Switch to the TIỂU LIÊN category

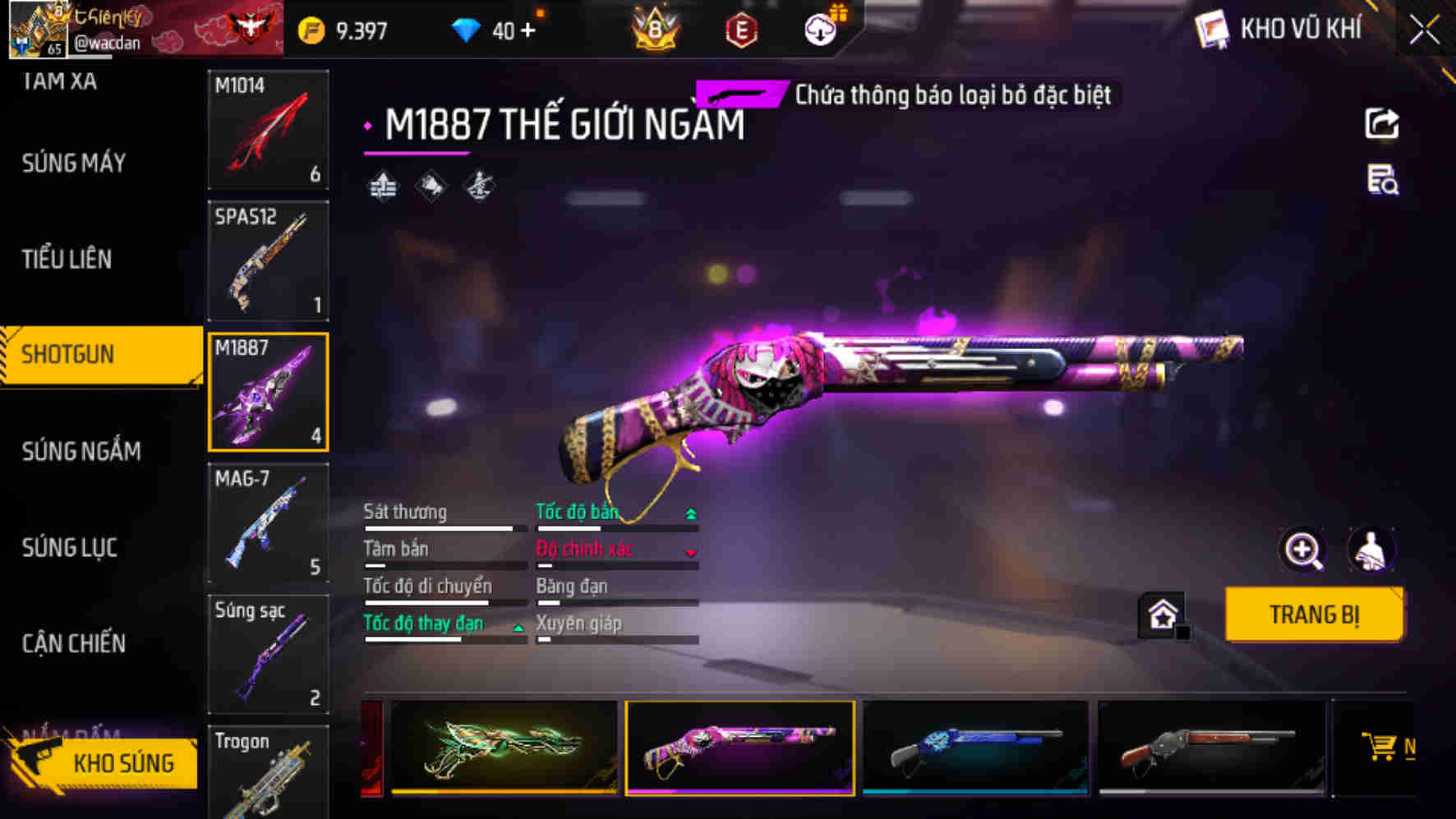(67, 260)
